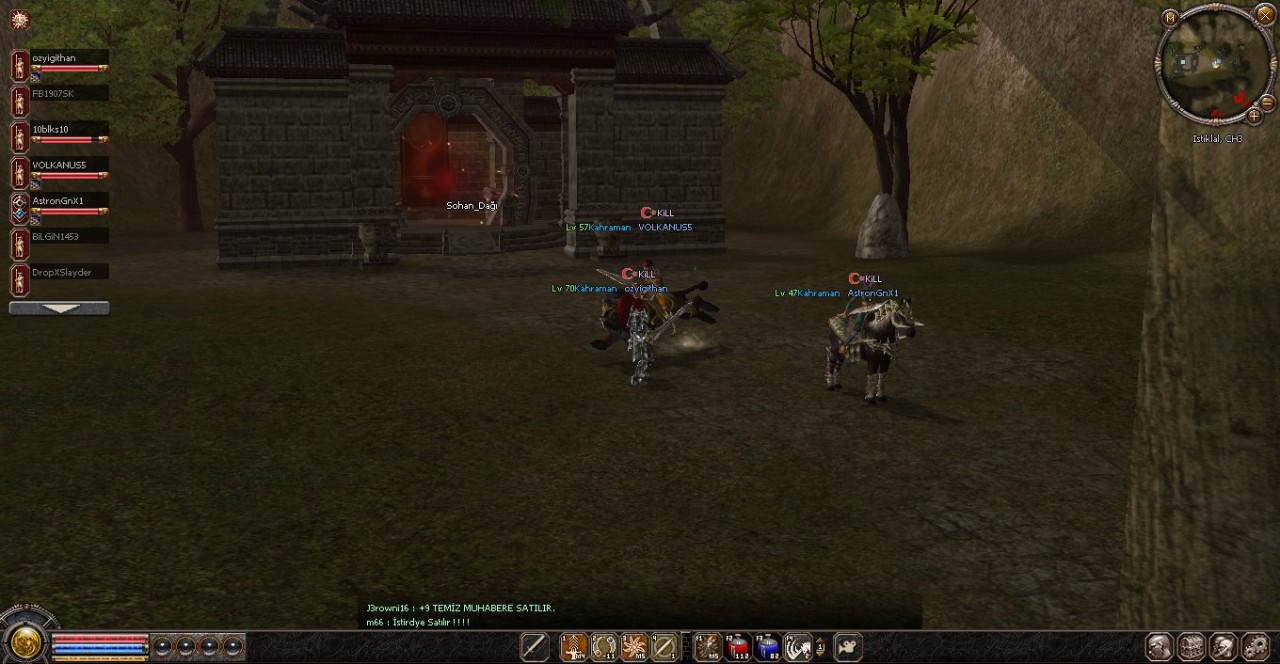The height and width of the screenshot is (664, 1280).
Task: Open the system options gear button
Action: click(x=1255, y=647)
